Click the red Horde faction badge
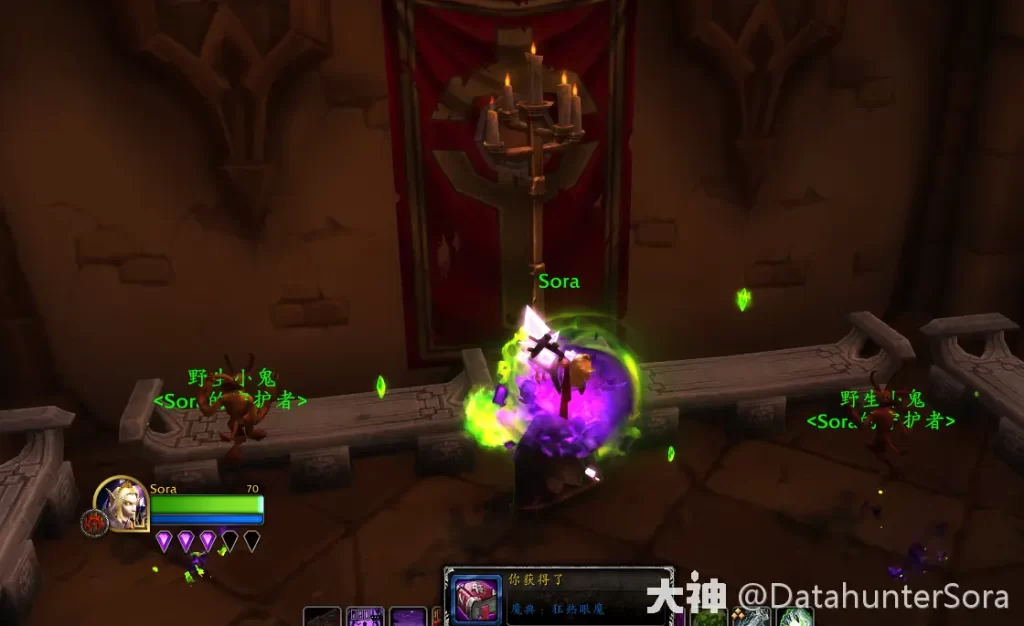The width and height of the screenshot is (1024, 626). [92, 522]
